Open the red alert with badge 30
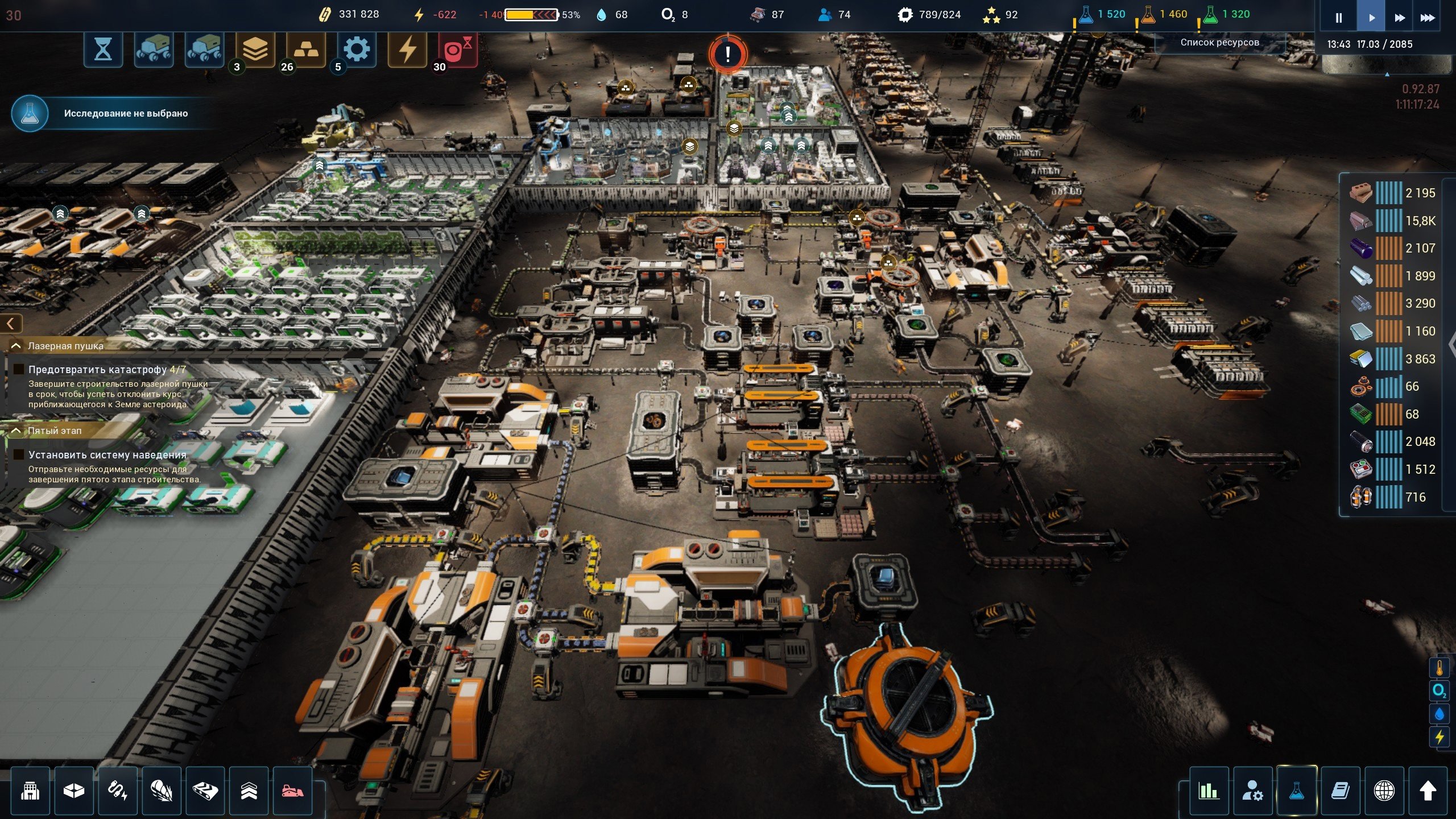1456x819 pixels. coord(457,50)
